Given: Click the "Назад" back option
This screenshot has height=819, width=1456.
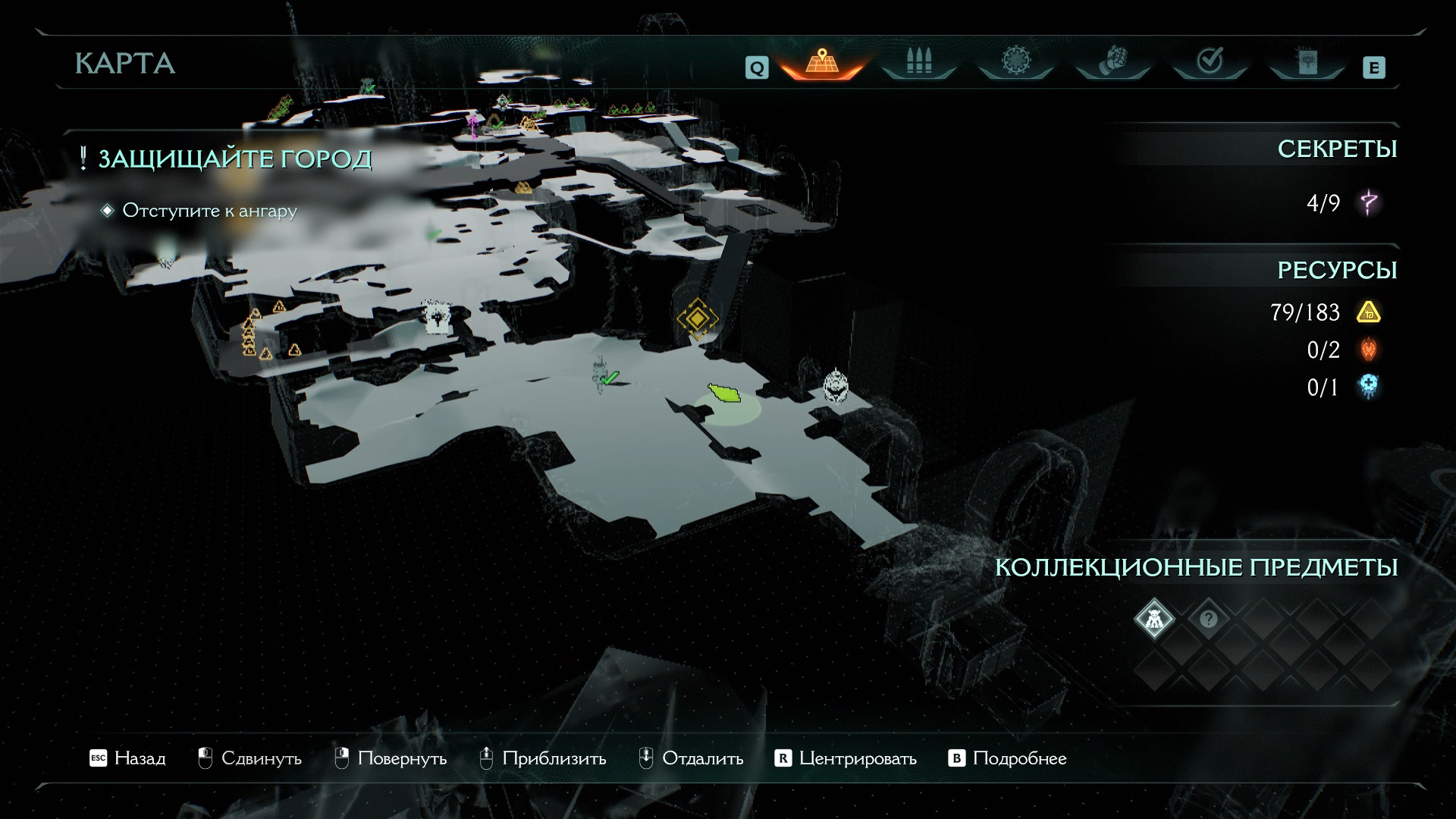Looking at the screenshot, I should [x=127, y=758].
